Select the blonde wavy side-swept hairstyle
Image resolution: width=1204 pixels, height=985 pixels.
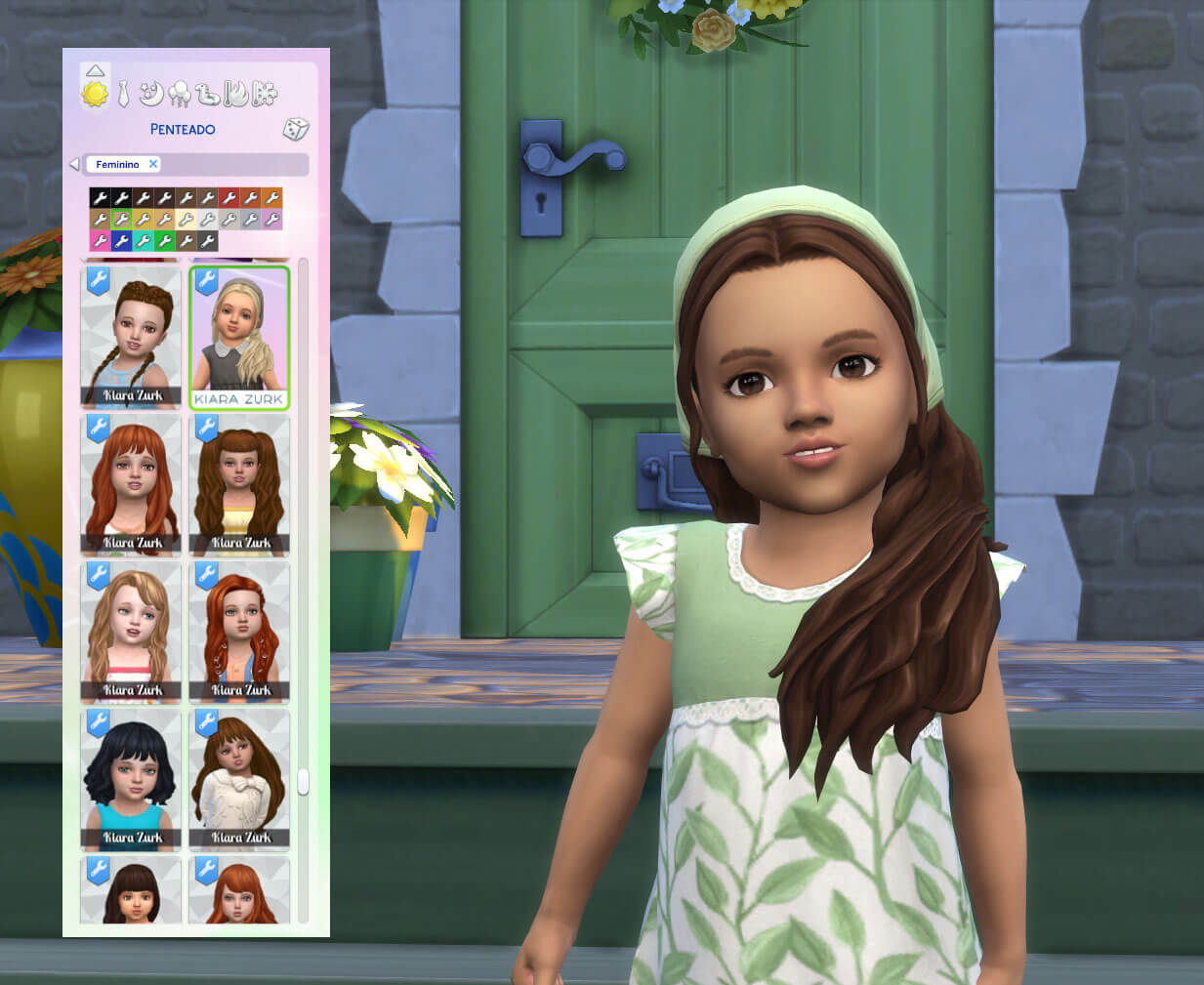pyautogui.click(x=131, y=632)
